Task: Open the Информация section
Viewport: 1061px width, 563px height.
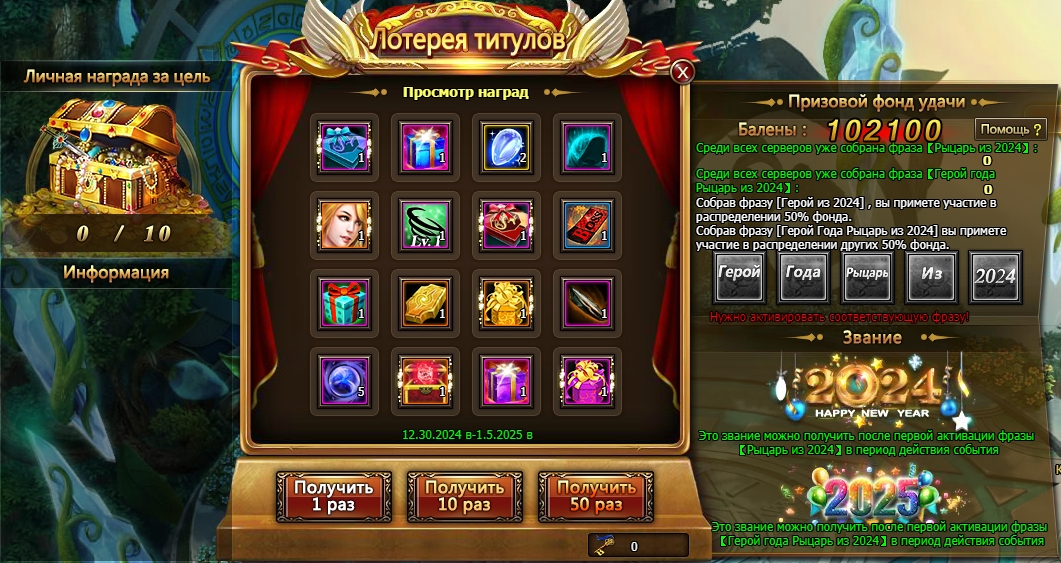Action: pyautogui.click(x=116, y=272)
